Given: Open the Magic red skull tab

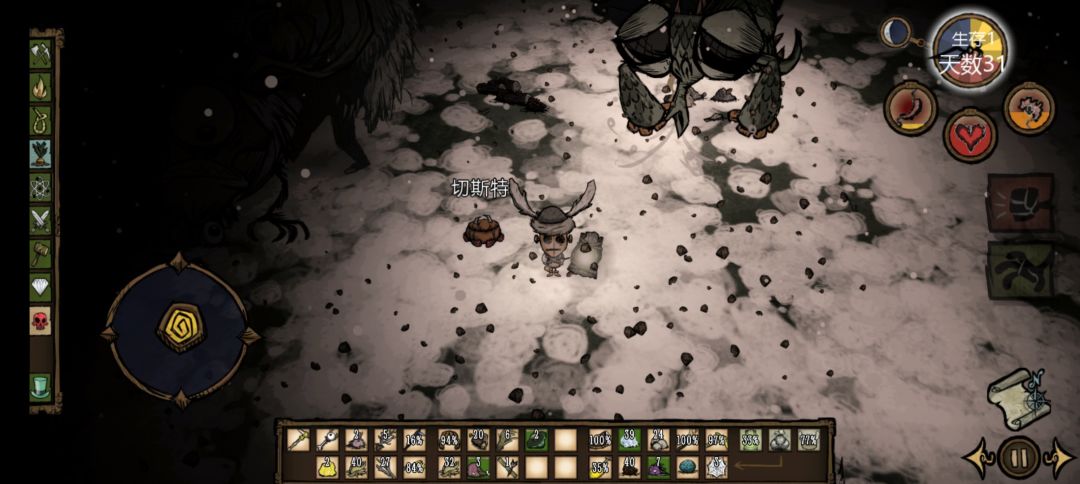Looking at the screenshot, I should click(40, 320).
